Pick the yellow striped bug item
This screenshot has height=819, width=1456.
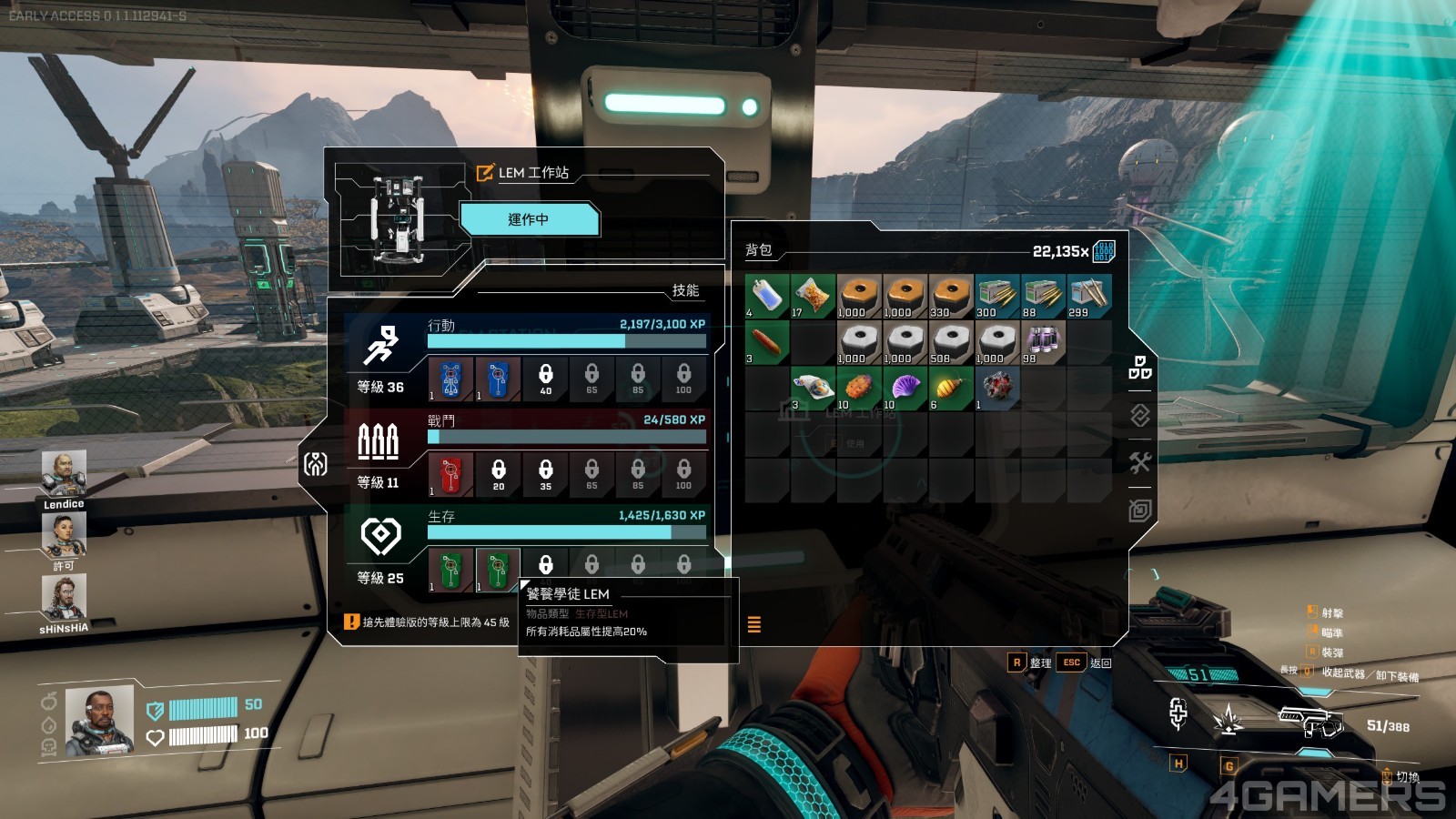click(951, 388)
